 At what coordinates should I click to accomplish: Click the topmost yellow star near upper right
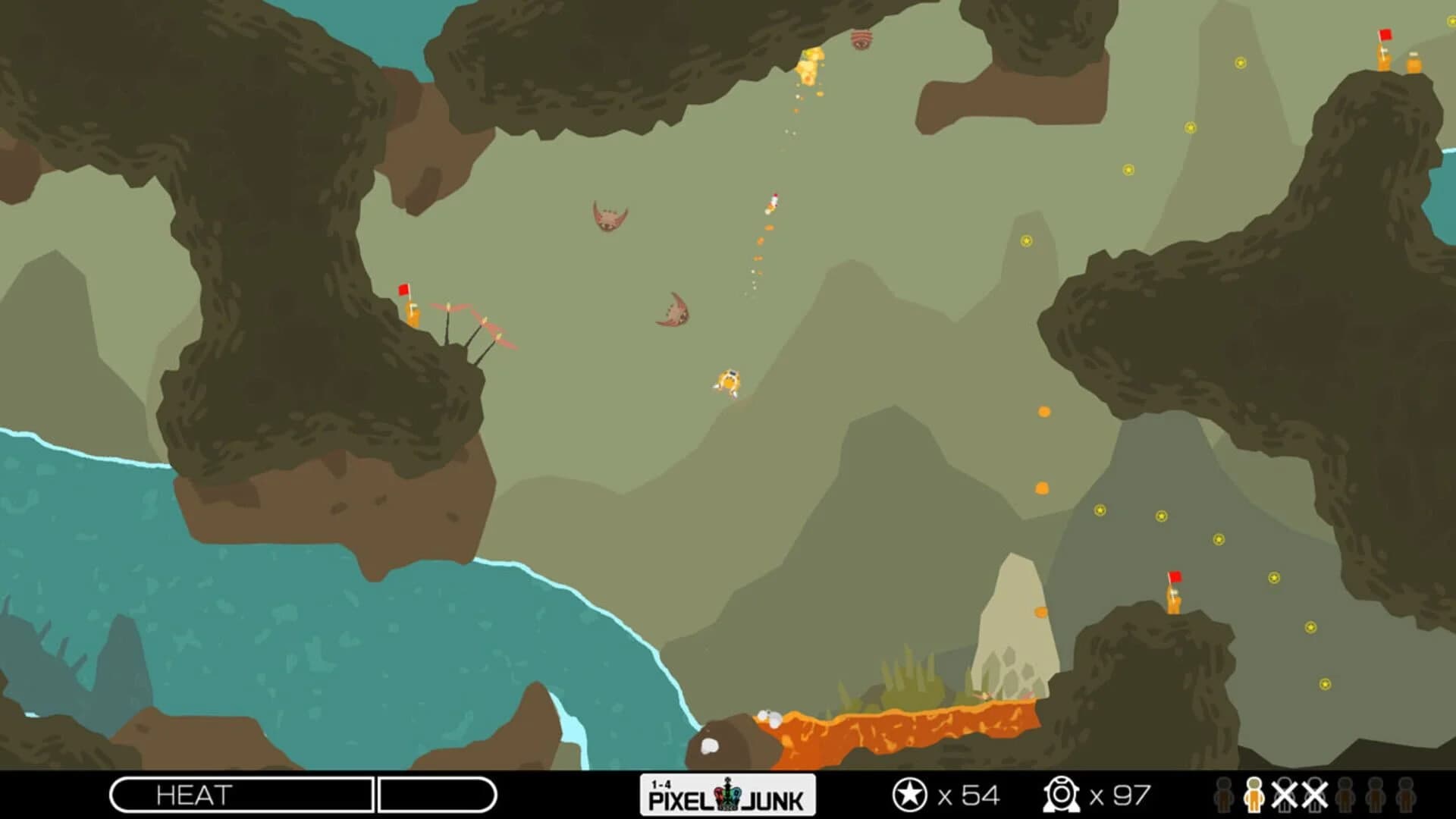click(x=1241, y=63)
